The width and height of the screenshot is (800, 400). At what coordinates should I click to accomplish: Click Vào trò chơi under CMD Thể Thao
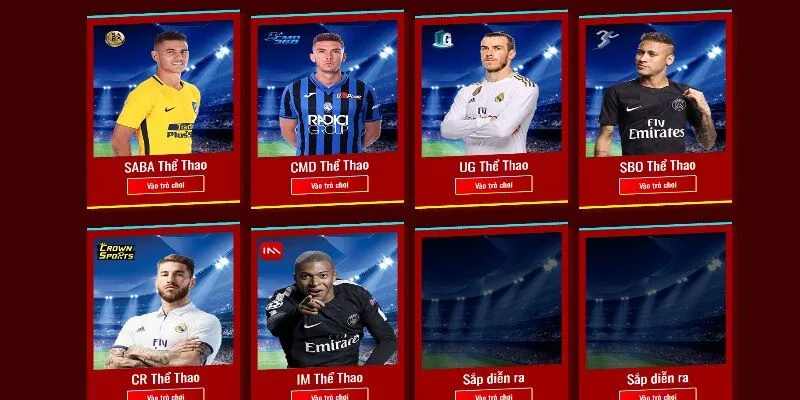pyautogui.click(x=329, y=185)
